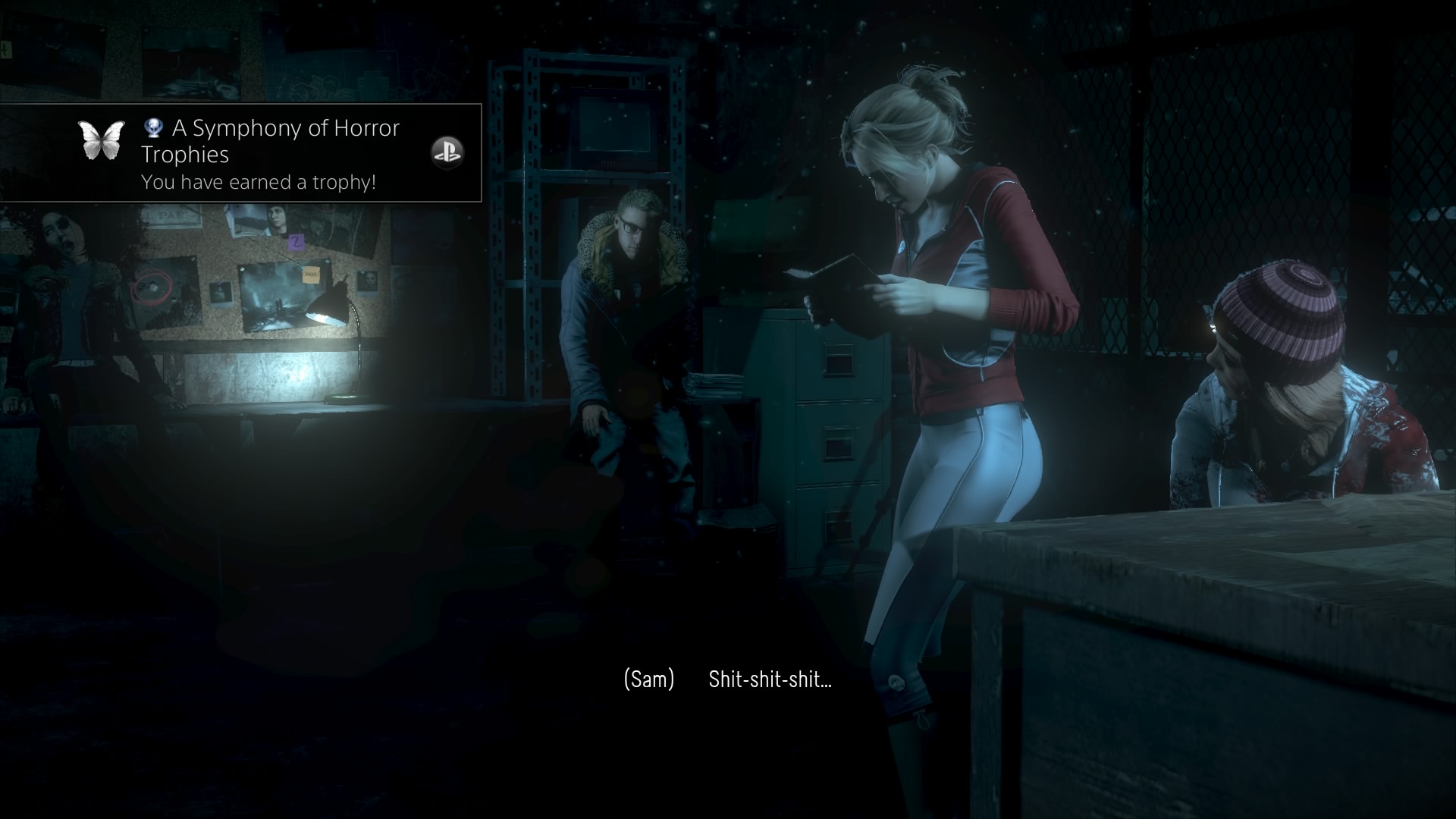Select the white butterfly trophy icon

(102, 141)
